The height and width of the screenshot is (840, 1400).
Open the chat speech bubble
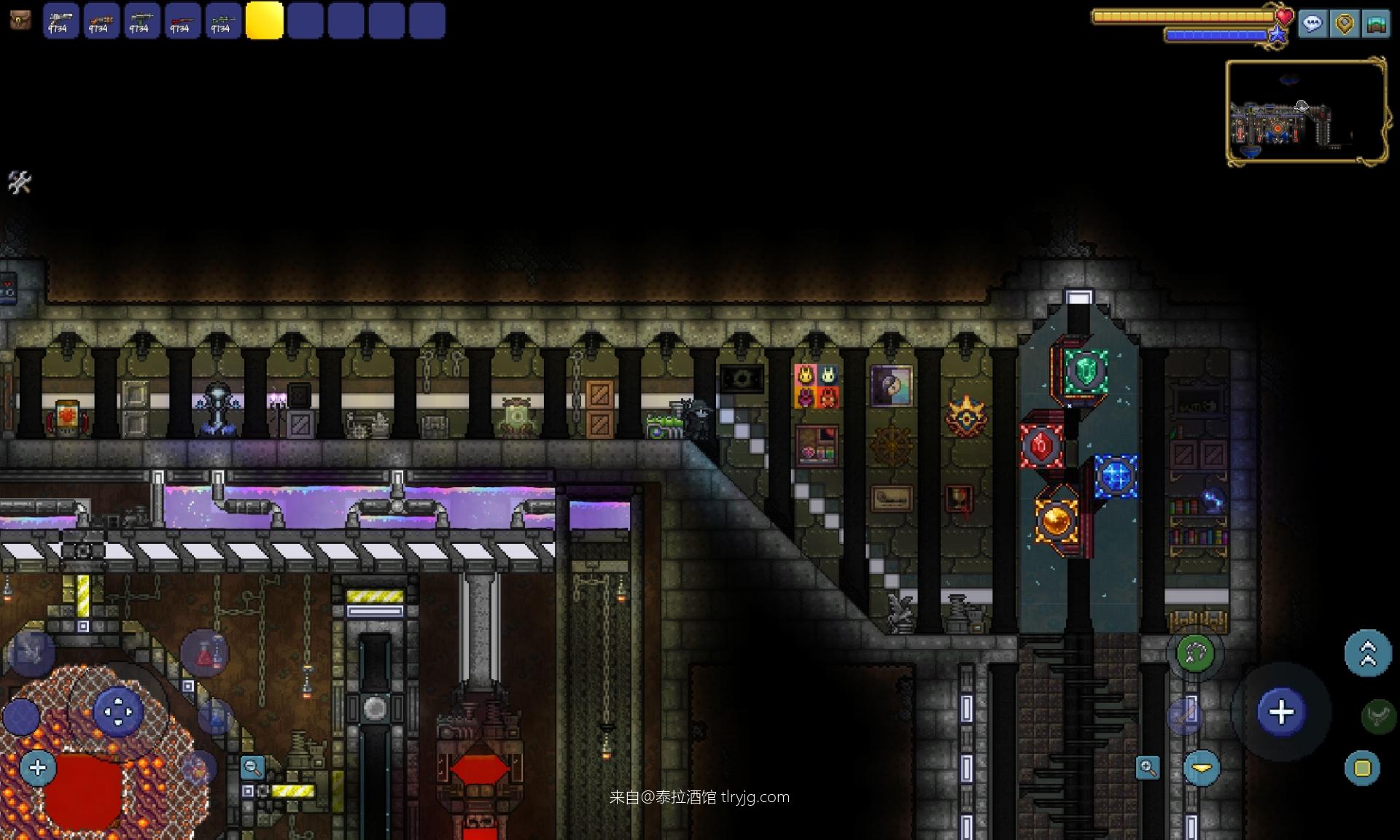1312,24
